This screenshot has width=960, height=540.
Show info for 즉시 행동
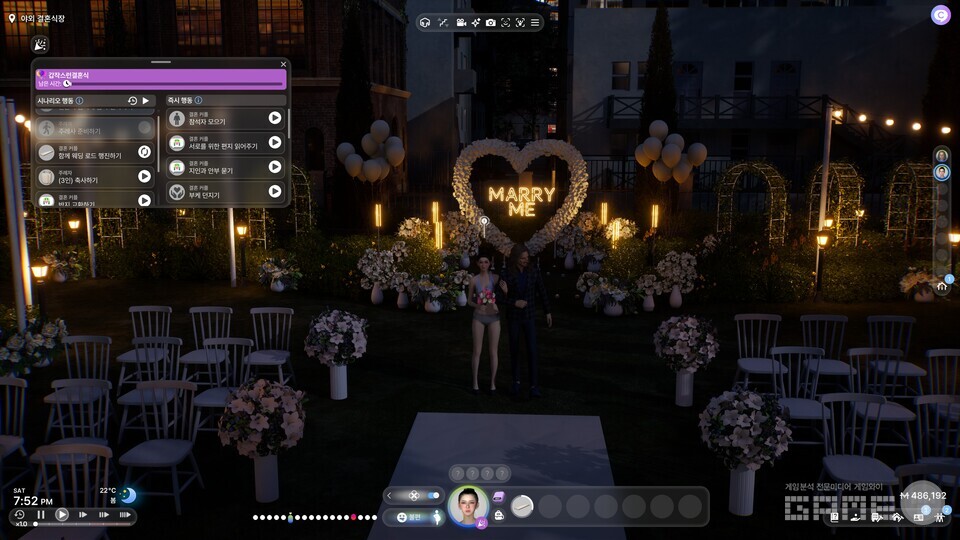199,101
